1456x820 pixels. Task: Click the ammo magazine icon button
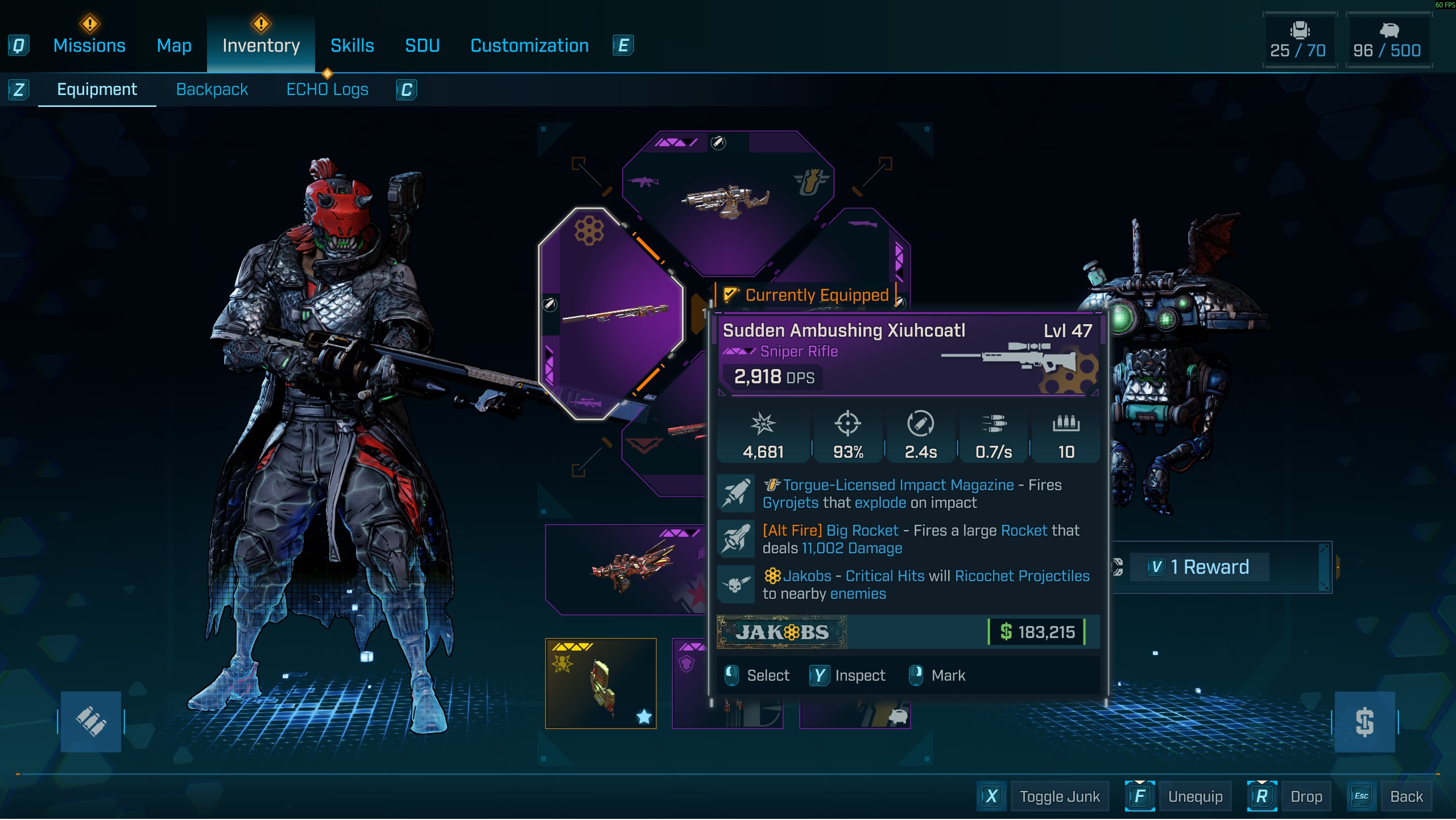tap(91, 722)
